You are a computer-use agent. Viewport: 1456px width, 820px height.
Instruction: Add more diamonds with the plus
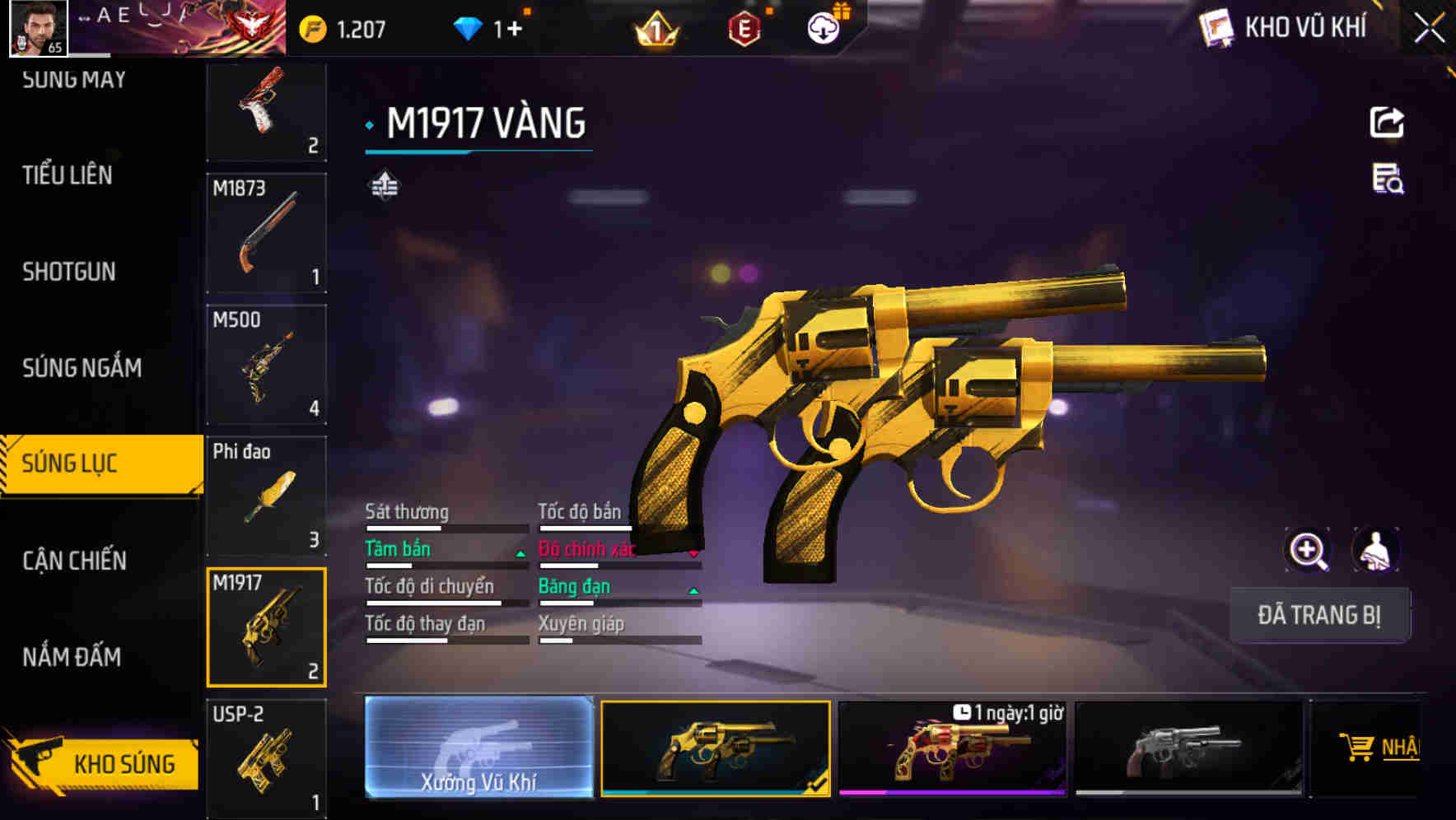(515, 29)
